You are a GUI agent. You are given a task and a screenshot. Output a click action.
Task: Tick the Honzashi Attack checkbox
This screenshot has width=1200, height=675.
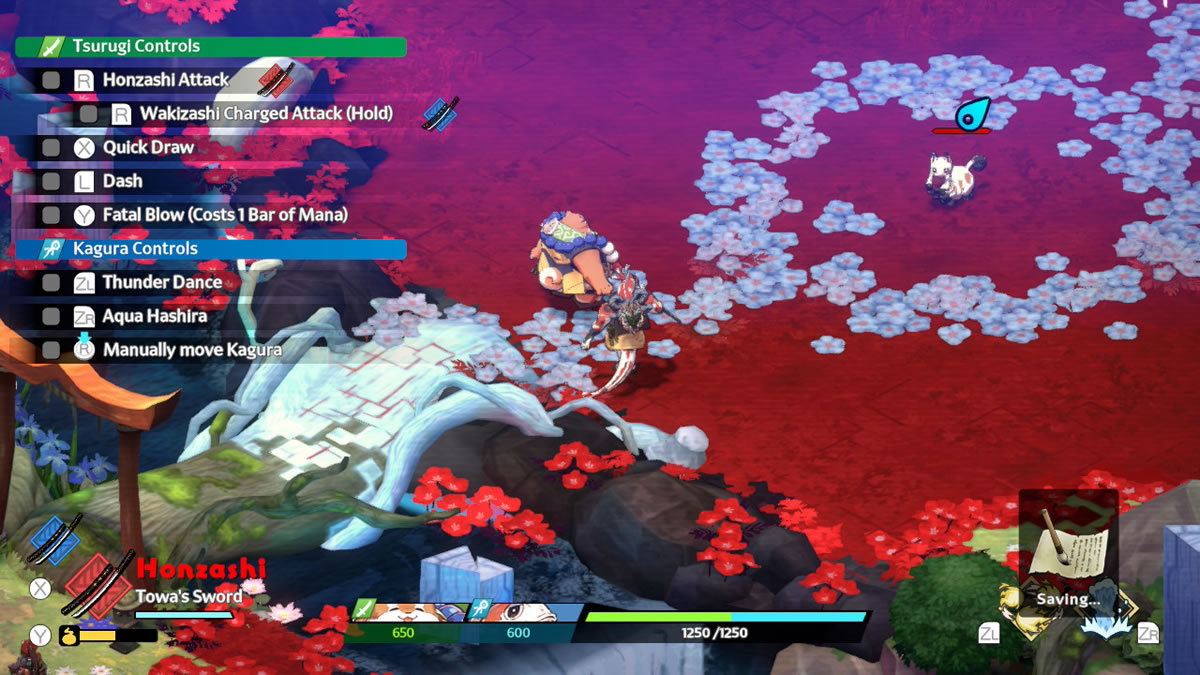(51, 80)
